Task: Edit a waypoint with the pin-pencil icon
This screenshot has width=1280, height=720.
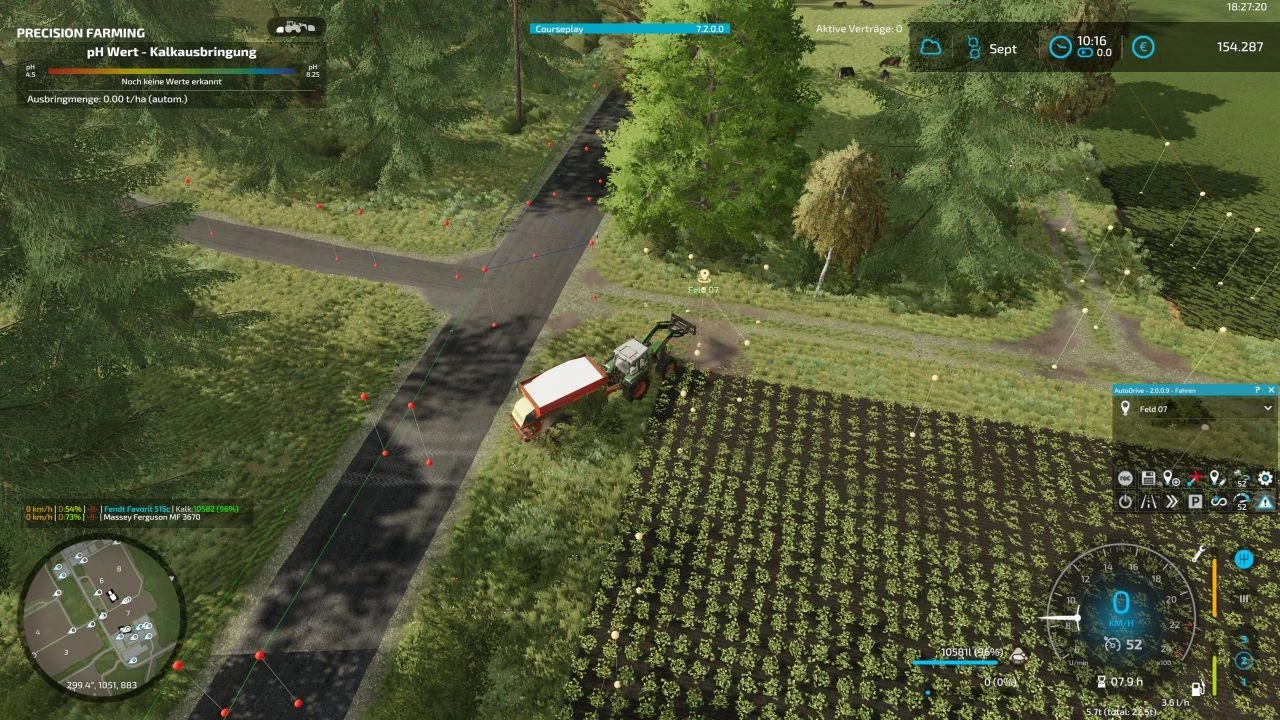Action: pos(1216,478)
